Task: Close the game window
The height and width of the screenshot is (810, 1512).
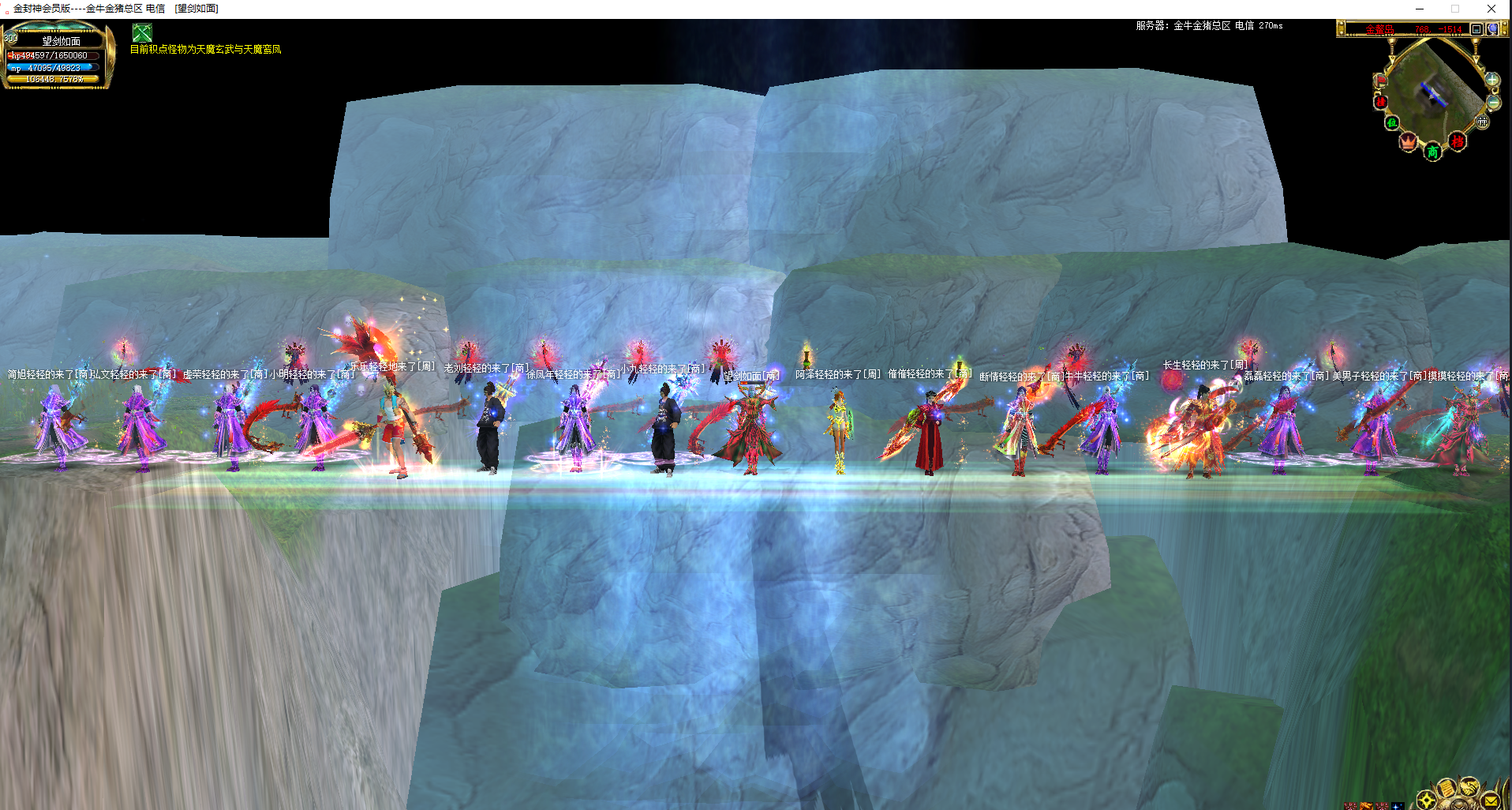Action: tap(1491, 9)
